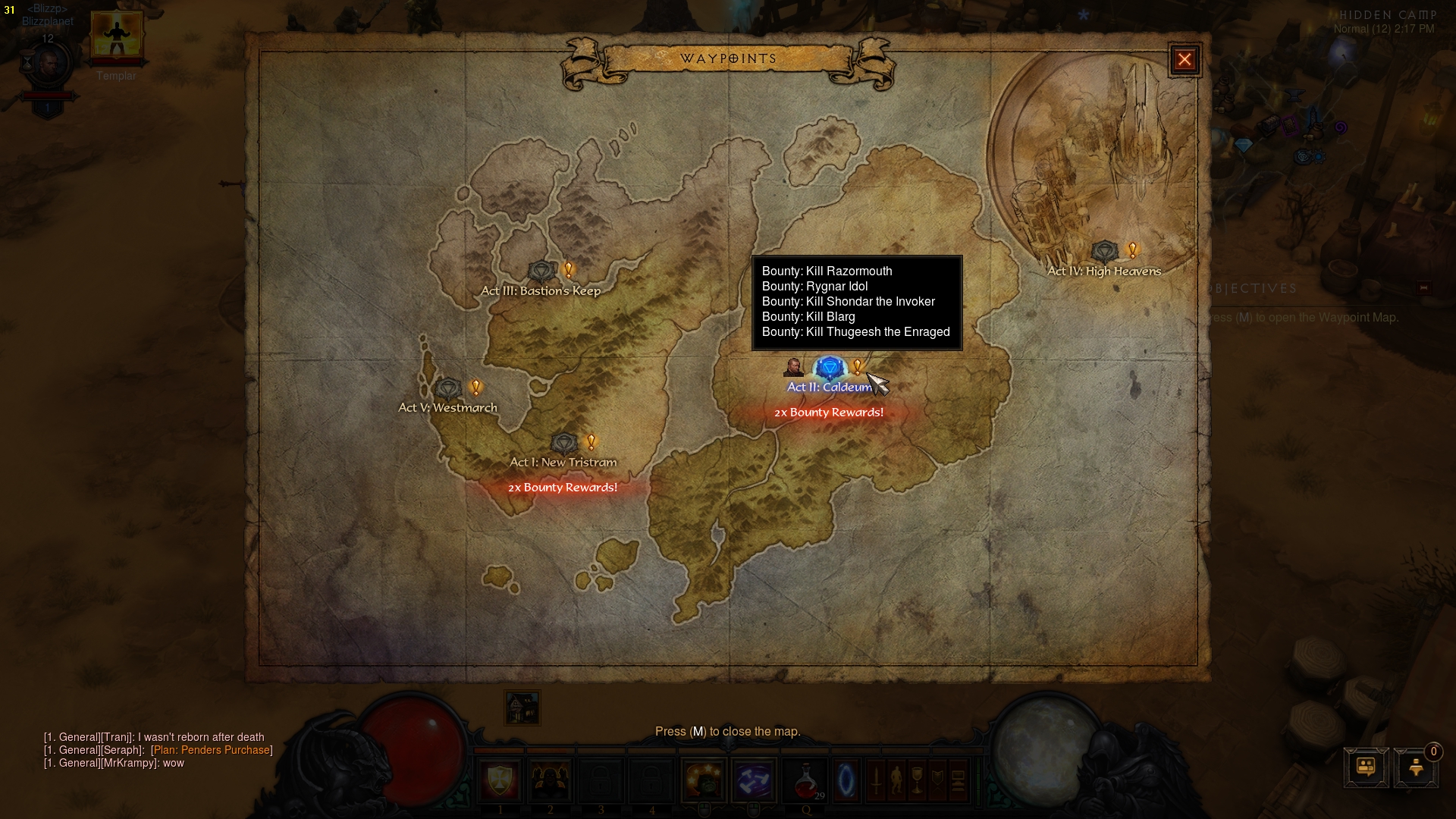This screenshot has width=1456, height=819.
Task: Open the Penders Purchase plan link in chat
Action: pyautogui.click(x=212, y=750)
